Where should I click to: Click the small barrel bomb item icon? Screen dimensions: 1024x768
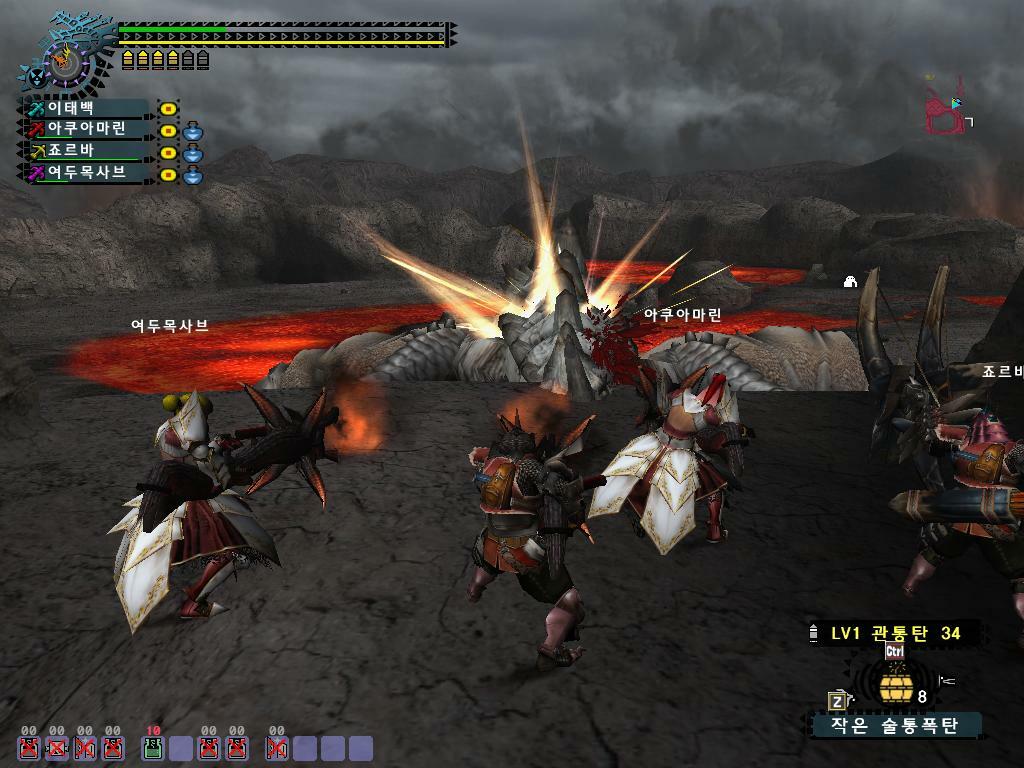pyautogui.click(x=894, y=688)
